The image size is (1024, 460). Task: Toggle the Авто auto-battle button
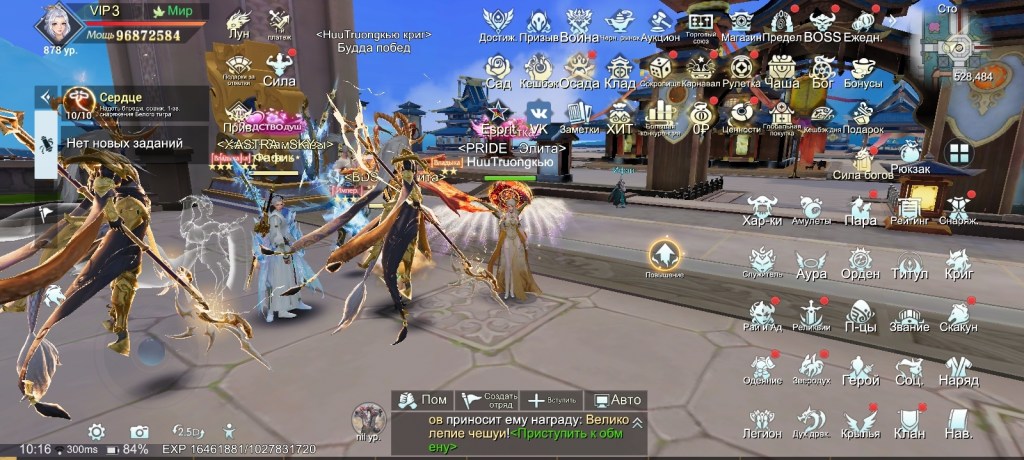[x=616, y=400]
